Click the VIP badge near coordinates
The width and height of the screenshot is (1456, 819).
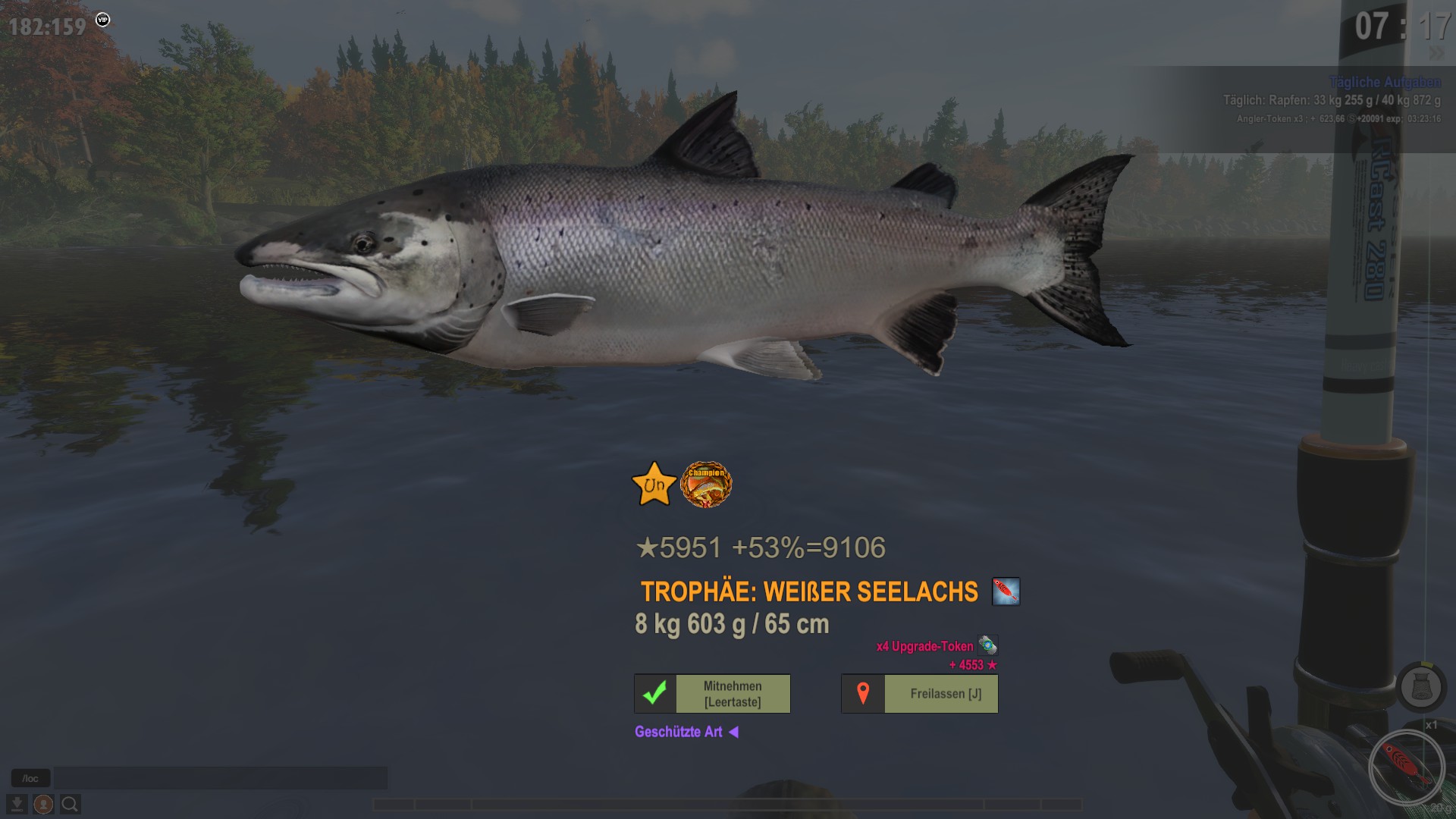click(x=103, y=20)
